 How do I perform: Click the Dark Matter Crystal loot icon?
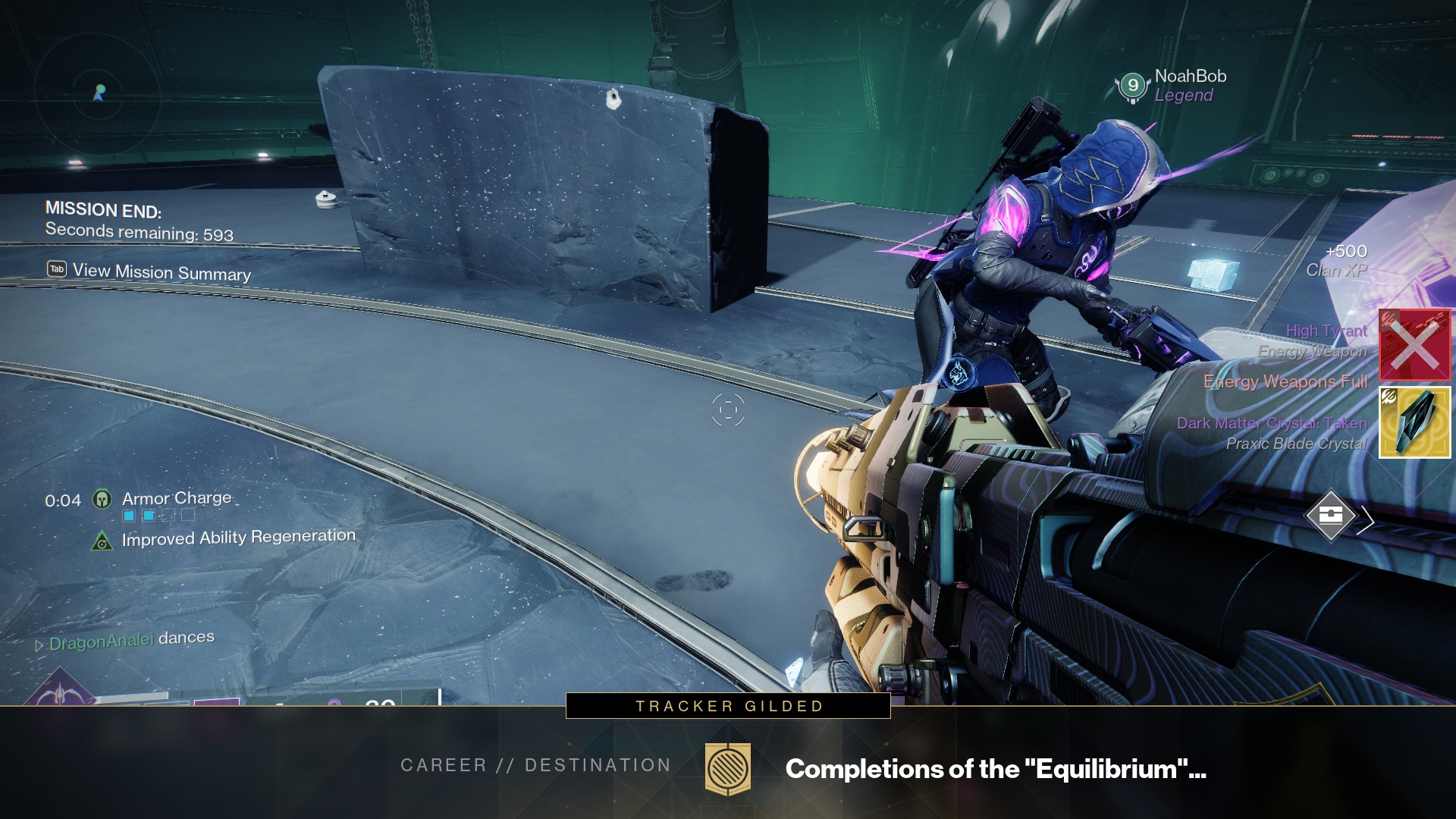coord(1414,422)
